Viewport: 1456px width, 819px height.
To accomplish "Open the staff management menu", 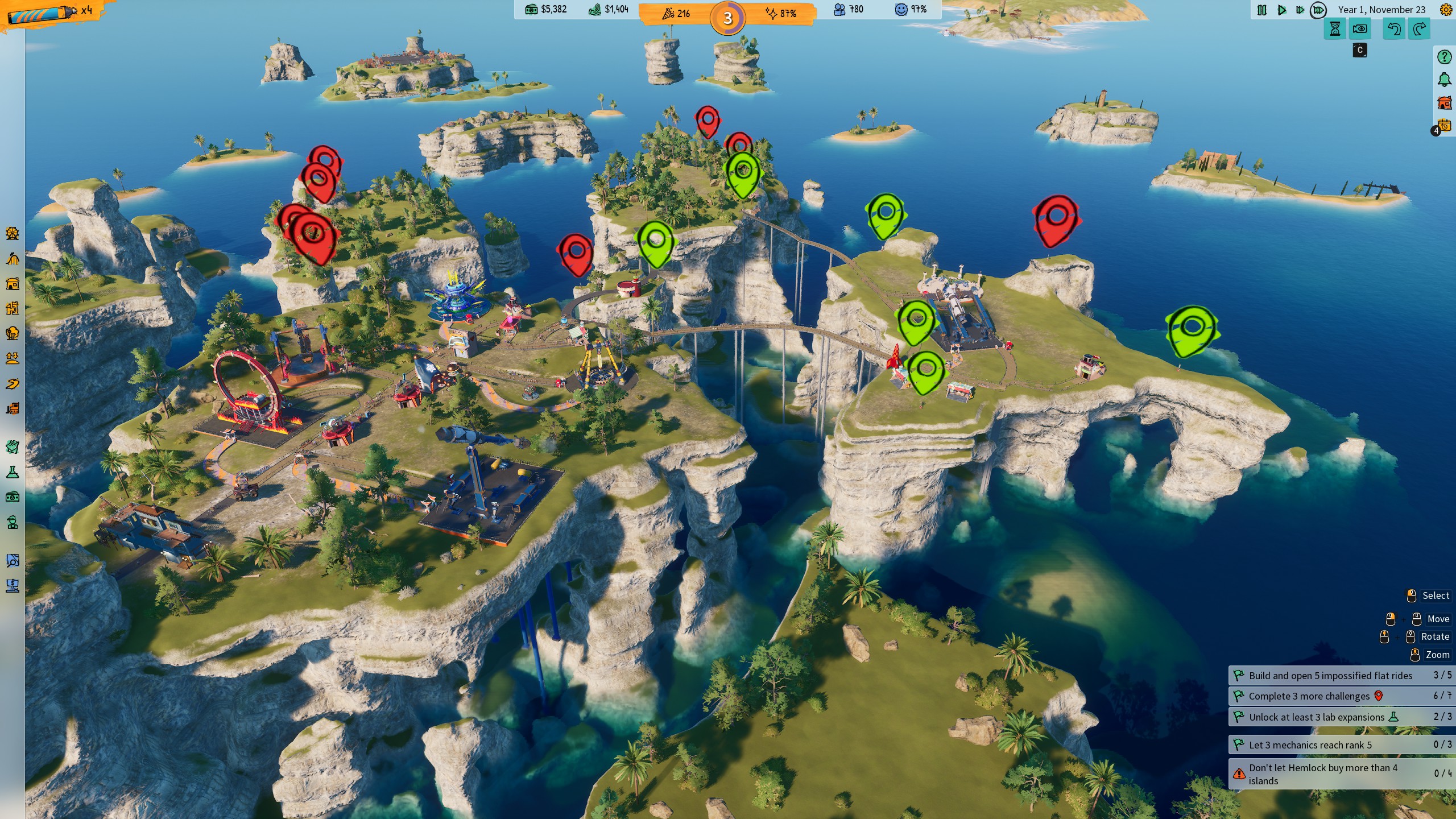I will [x=13, y=522].
